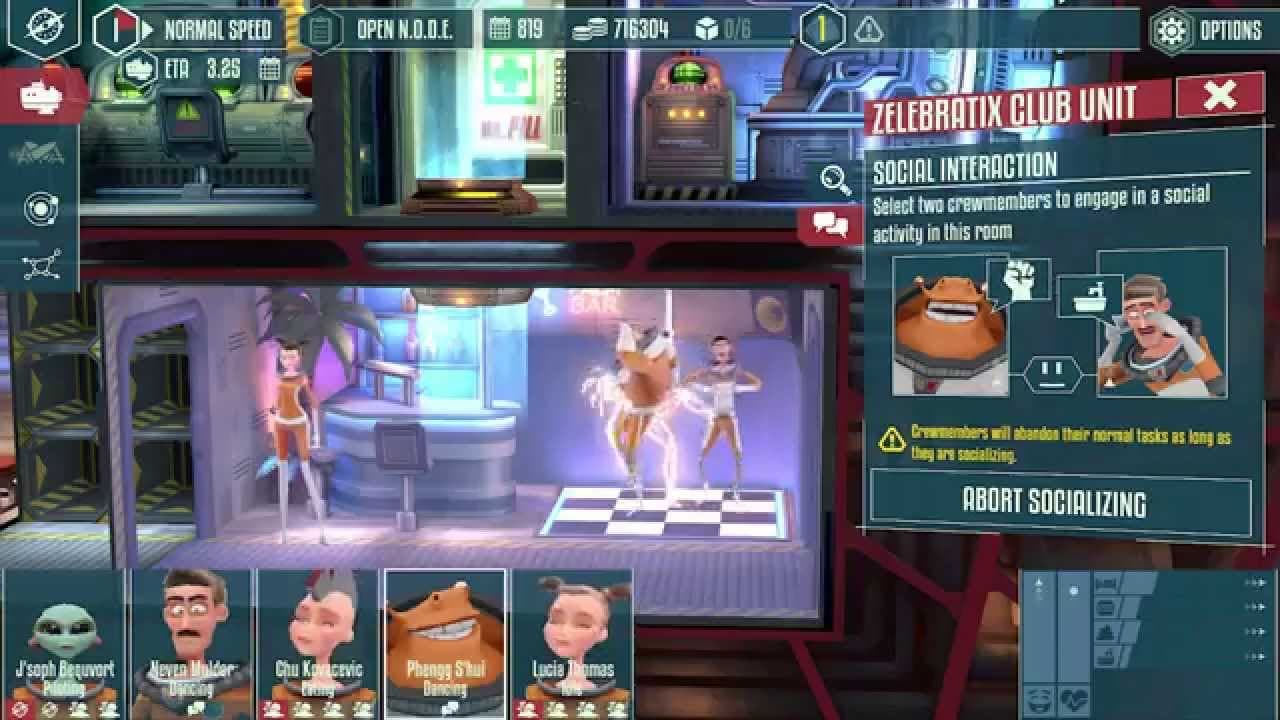Open the OPEN N.O.D.E. clipboard menu

(x=319, y=30)
